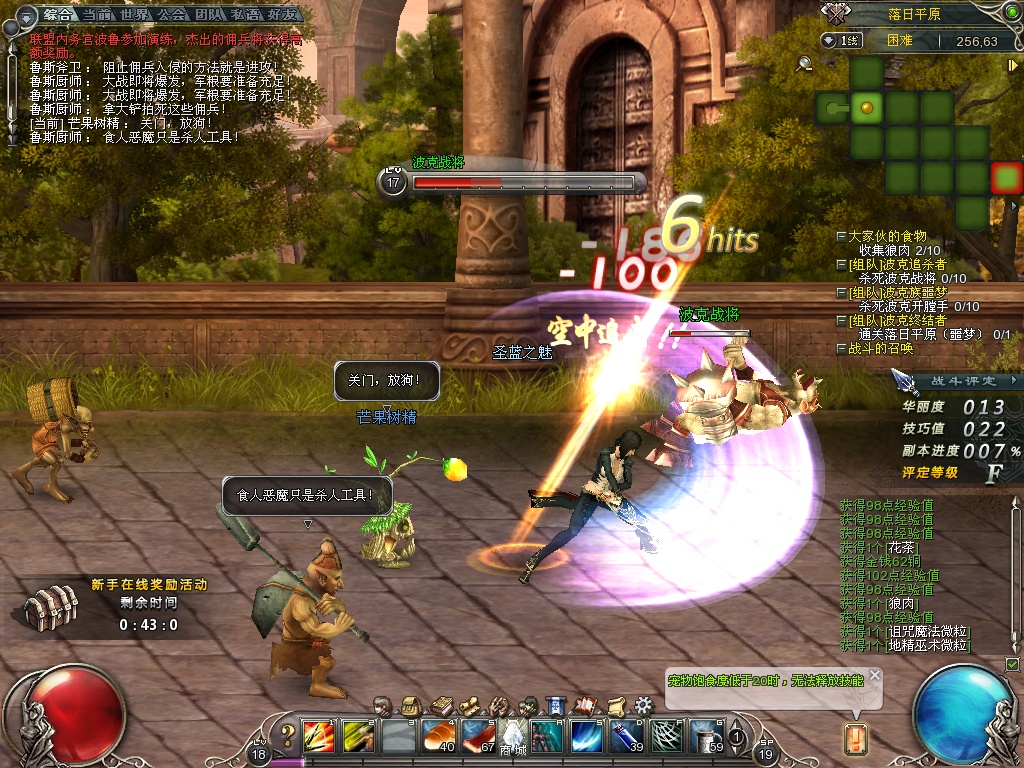Open the backpack inventory icon
The height and width of the screenshot is (768, 1024).
(x=410, y=706)
